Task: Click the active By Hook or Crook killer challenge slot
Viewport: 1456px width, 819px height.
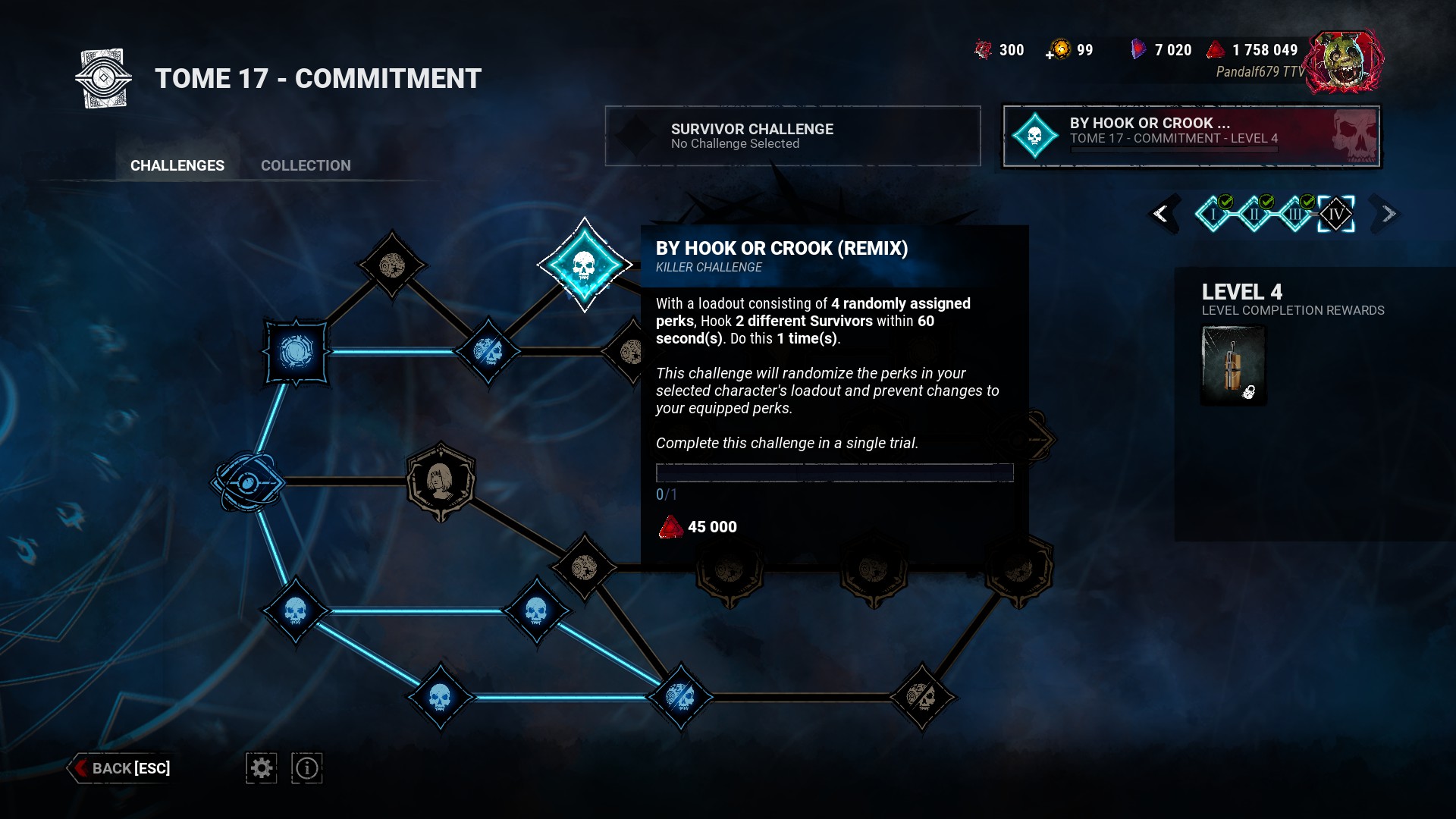Action: coord(1191,136)
